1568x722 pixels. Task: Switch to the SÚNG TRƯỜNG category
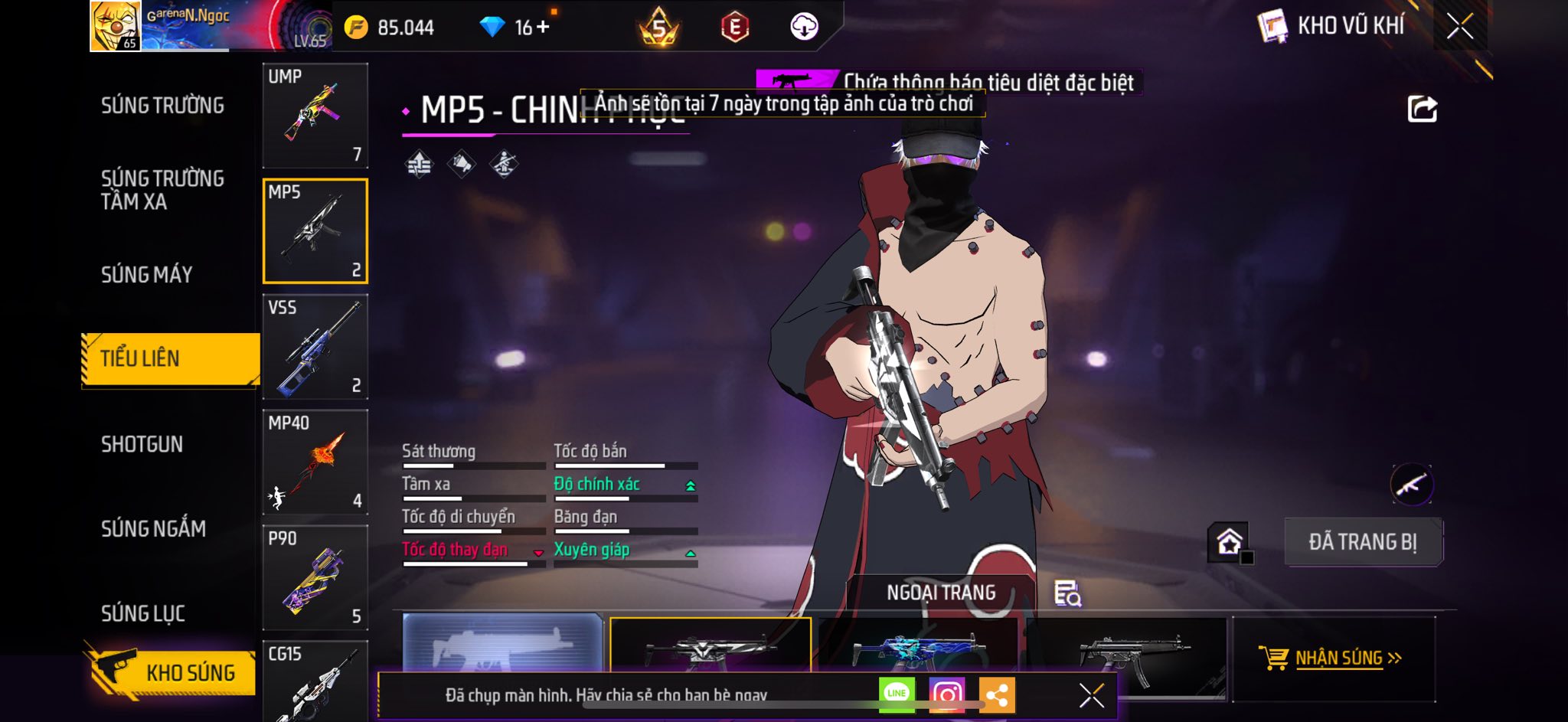(x=162, y=106)
